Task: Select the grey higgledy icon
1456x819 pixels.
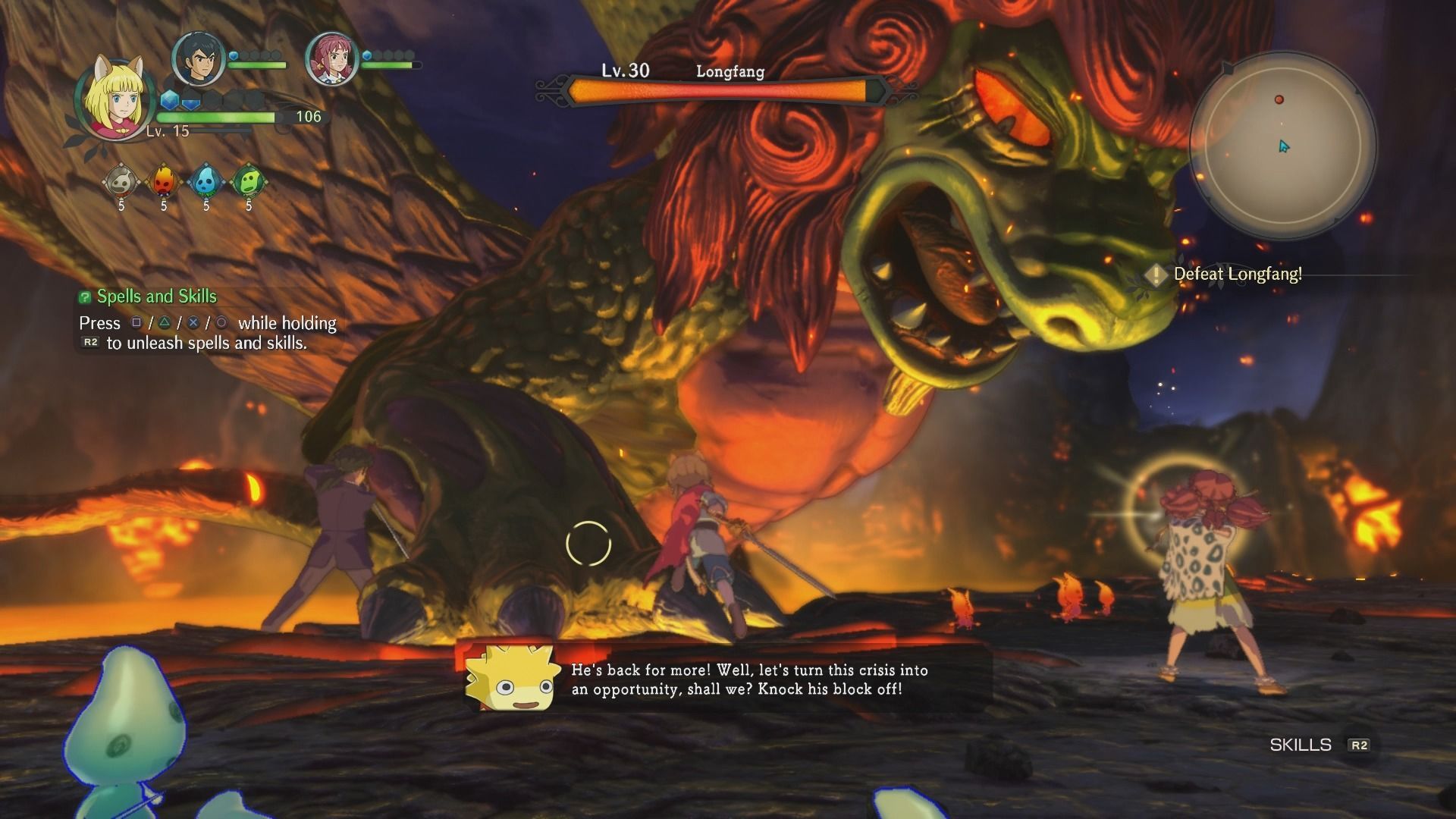Action: click(x=121, y=182)
